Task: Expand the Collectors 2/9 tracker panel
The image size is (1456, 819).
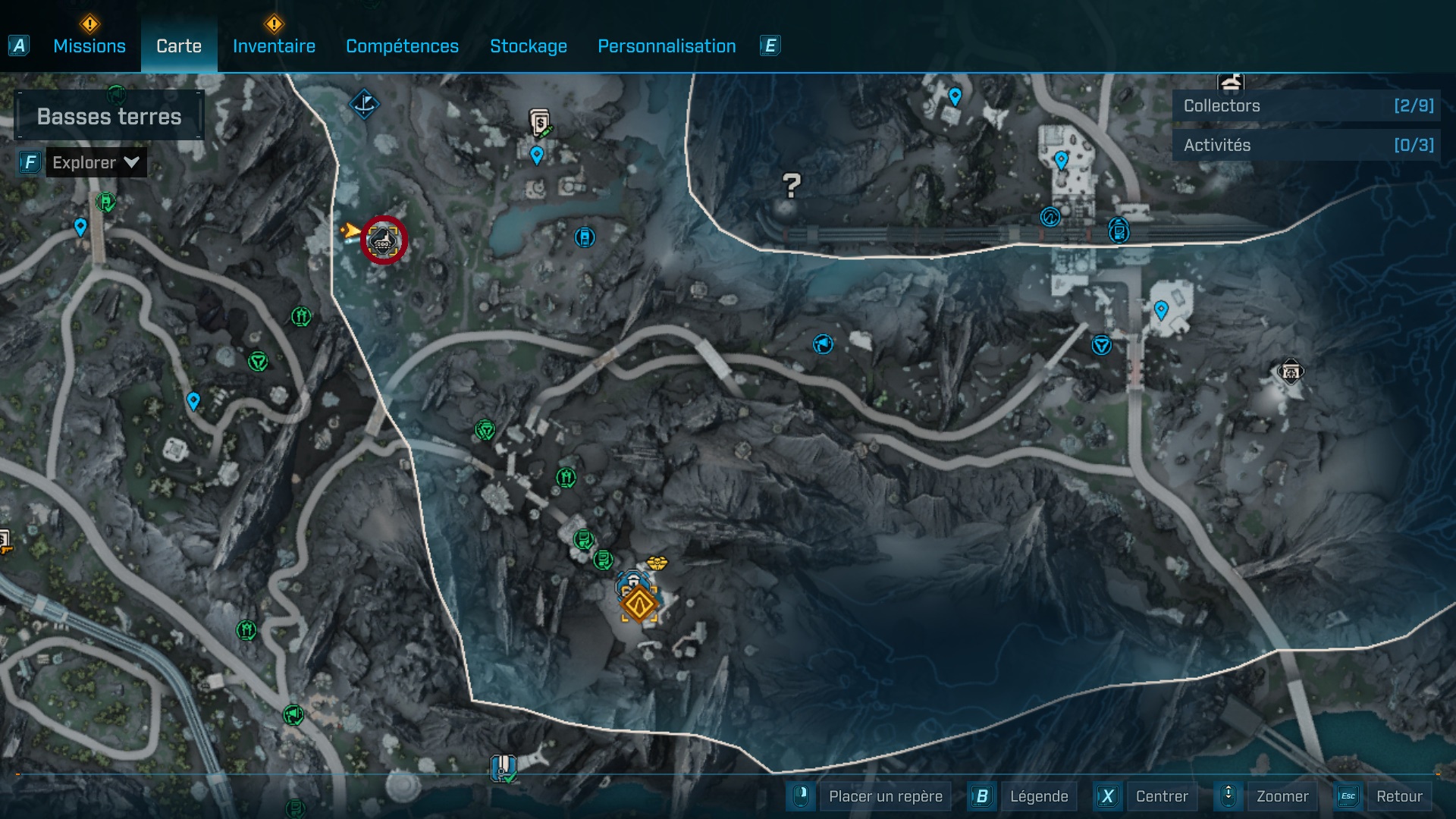Action: point(1304,105)
